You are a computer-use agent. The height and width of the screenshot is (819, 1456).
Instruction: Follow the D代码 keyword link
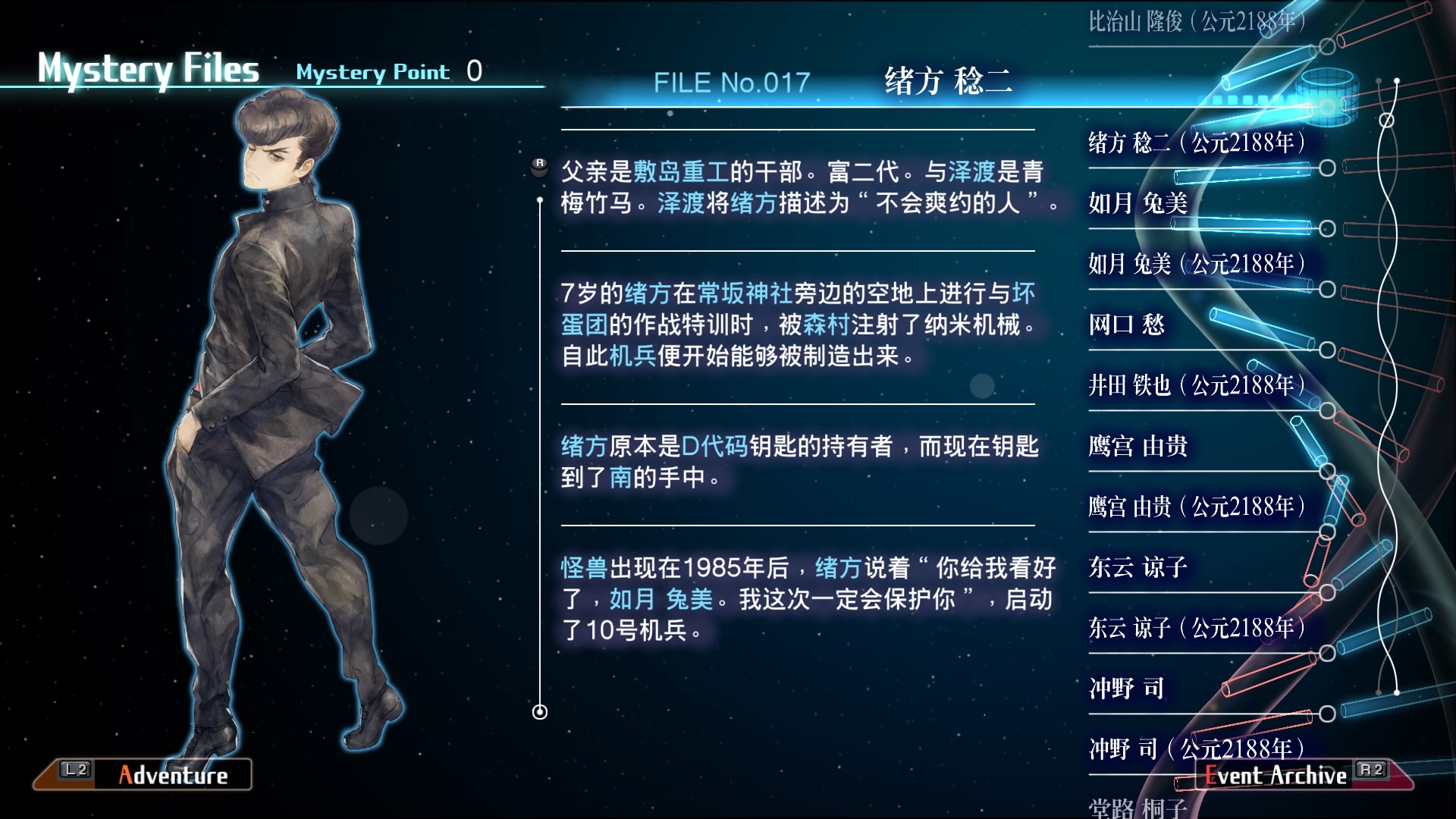pyautogui.click(x=714, y=447)
